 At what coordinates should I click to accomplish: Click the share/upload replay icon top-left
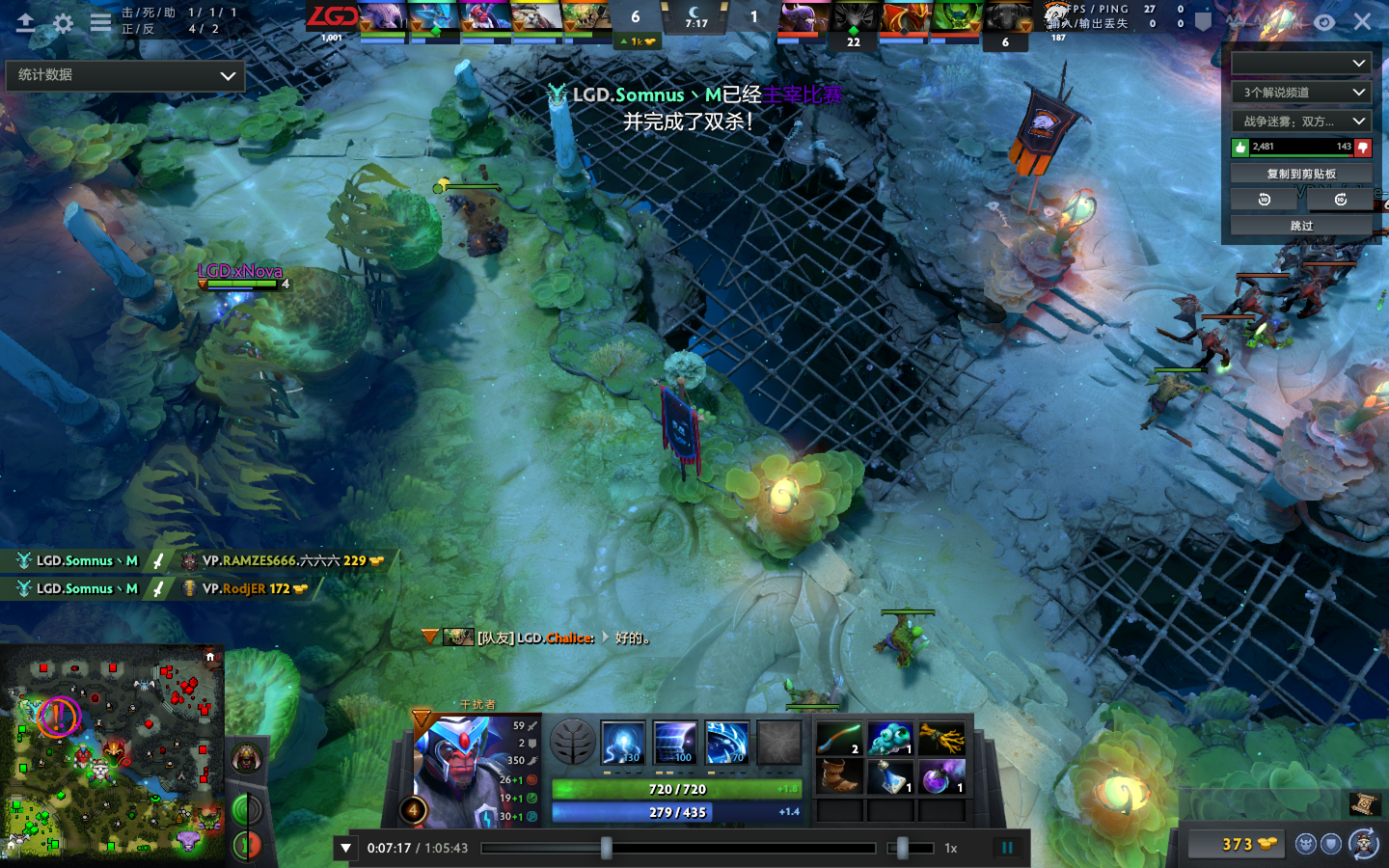(x=26, y=23)
